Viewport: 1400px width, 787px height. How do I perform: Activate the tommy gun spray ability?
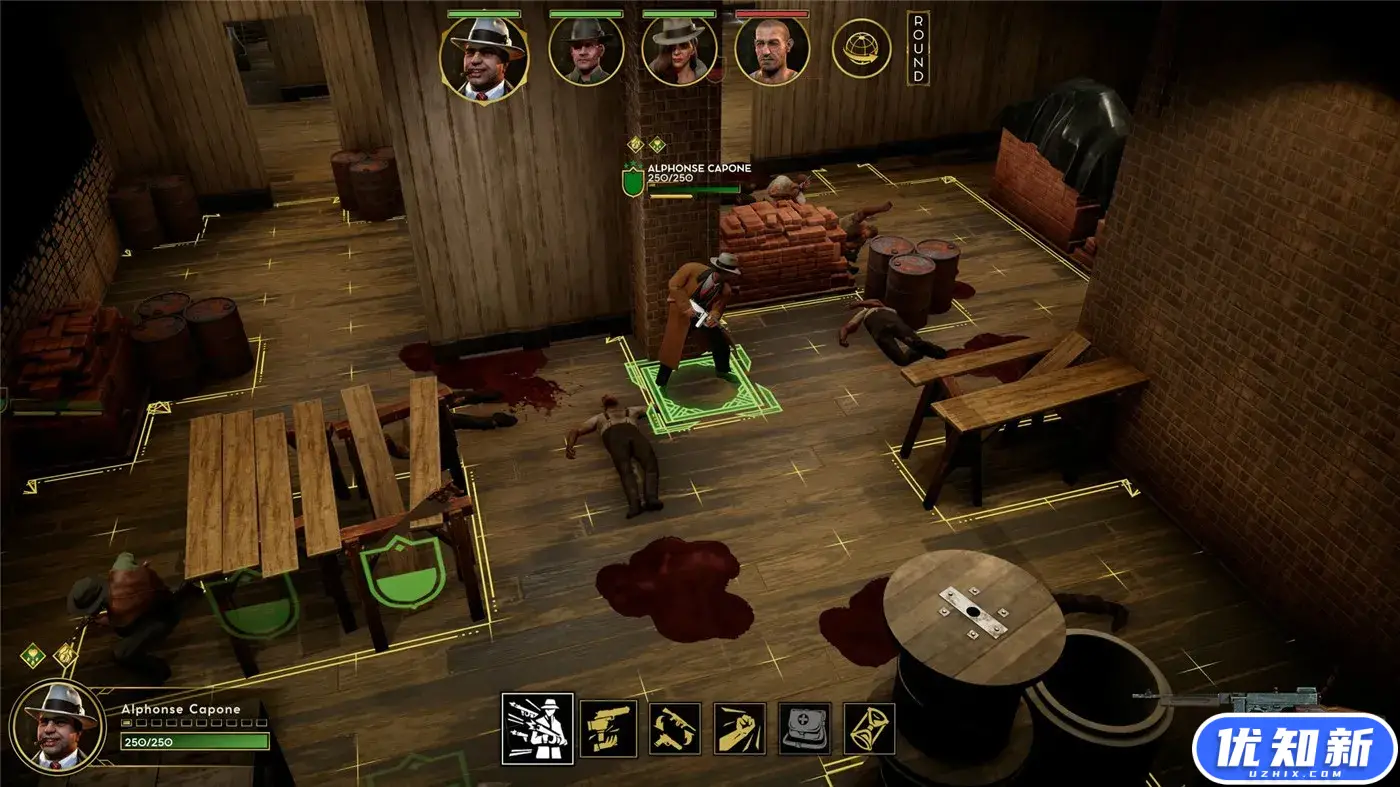[x=538, y=728]
